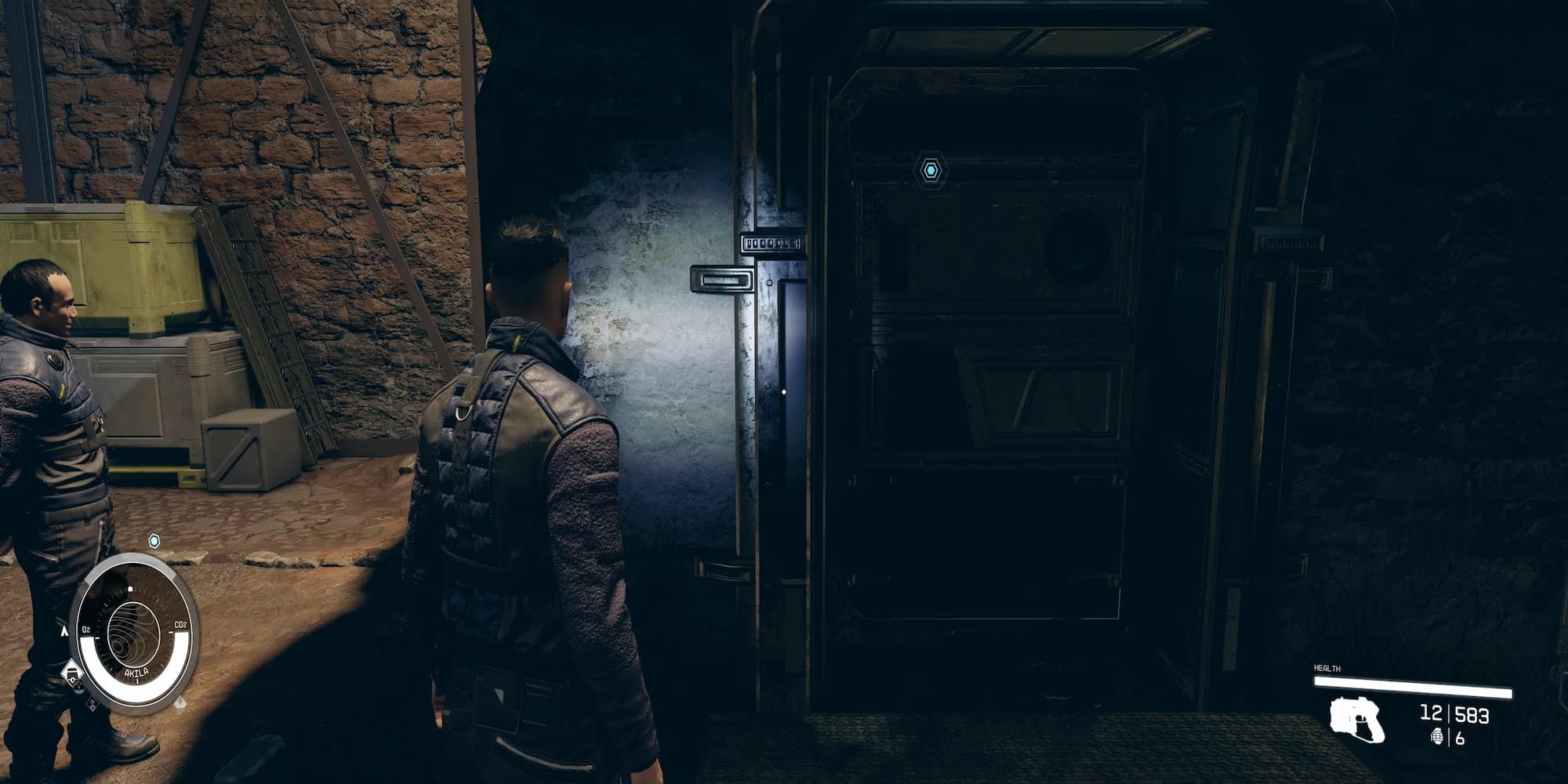Click the AKILA planet label on the compass
The height and width of the screenshot is (784, 1568).
tap(137, 672)
